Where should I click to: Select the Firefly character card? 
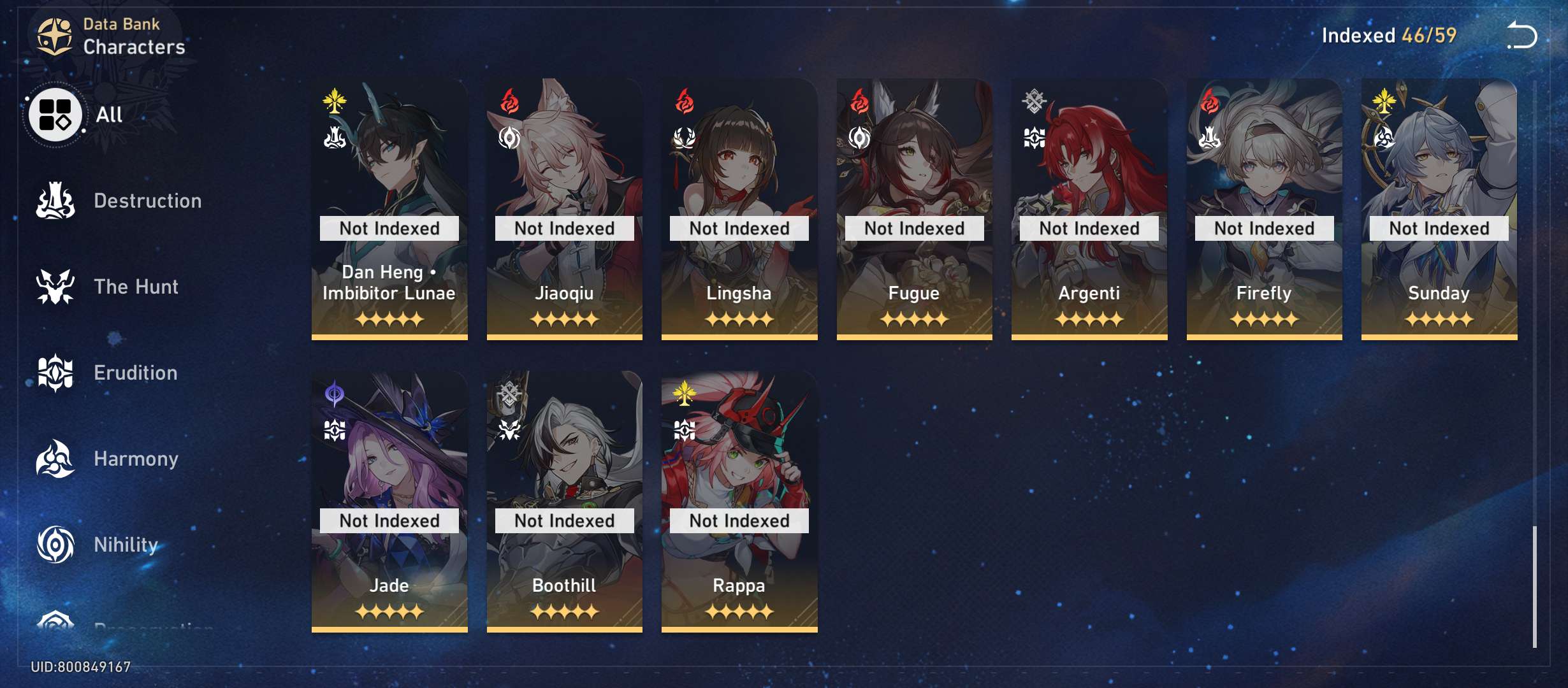1264,209
